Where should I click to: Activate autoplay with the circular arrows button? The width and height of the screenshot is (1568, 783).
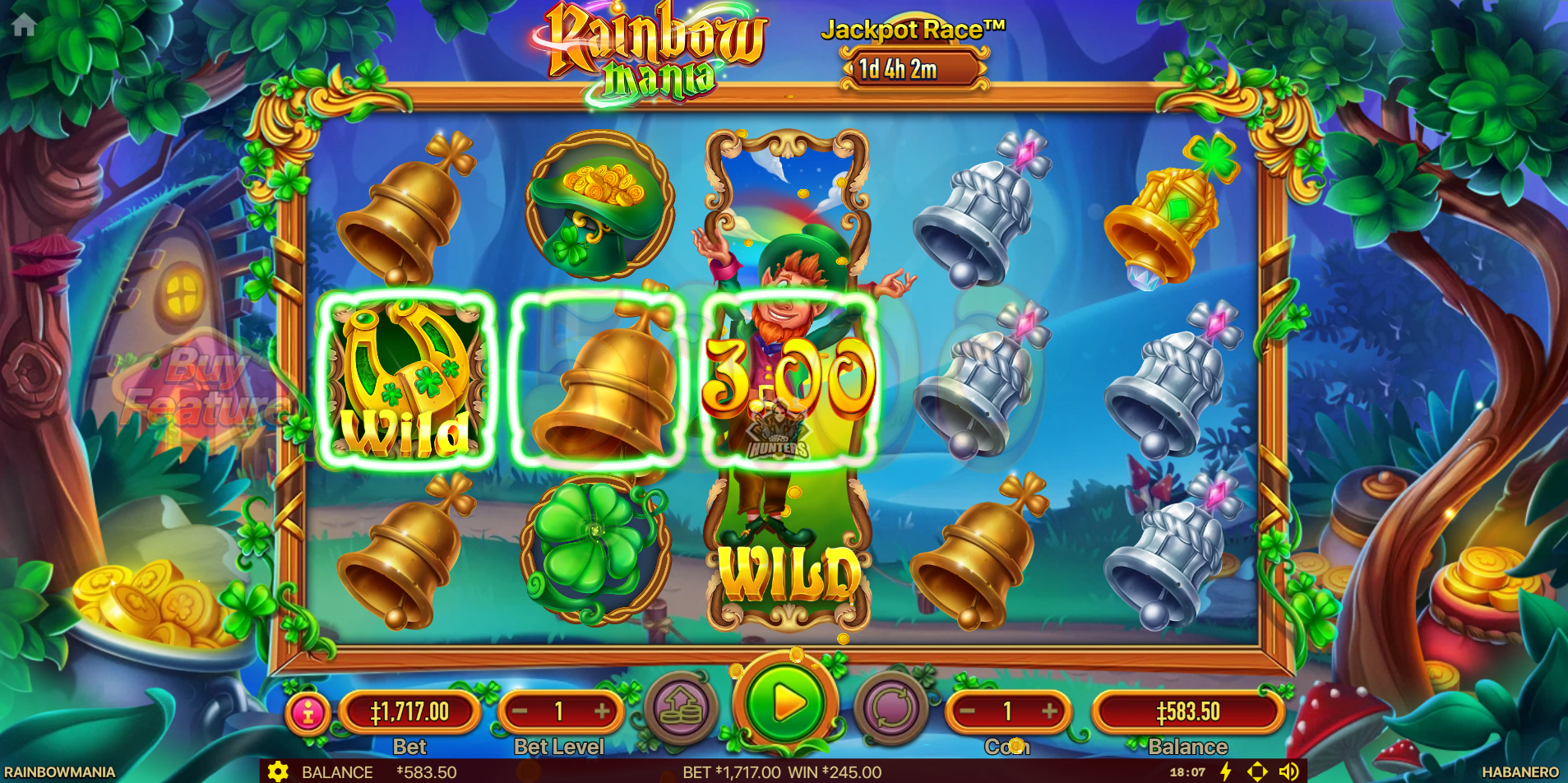click(x=890, y=708)
